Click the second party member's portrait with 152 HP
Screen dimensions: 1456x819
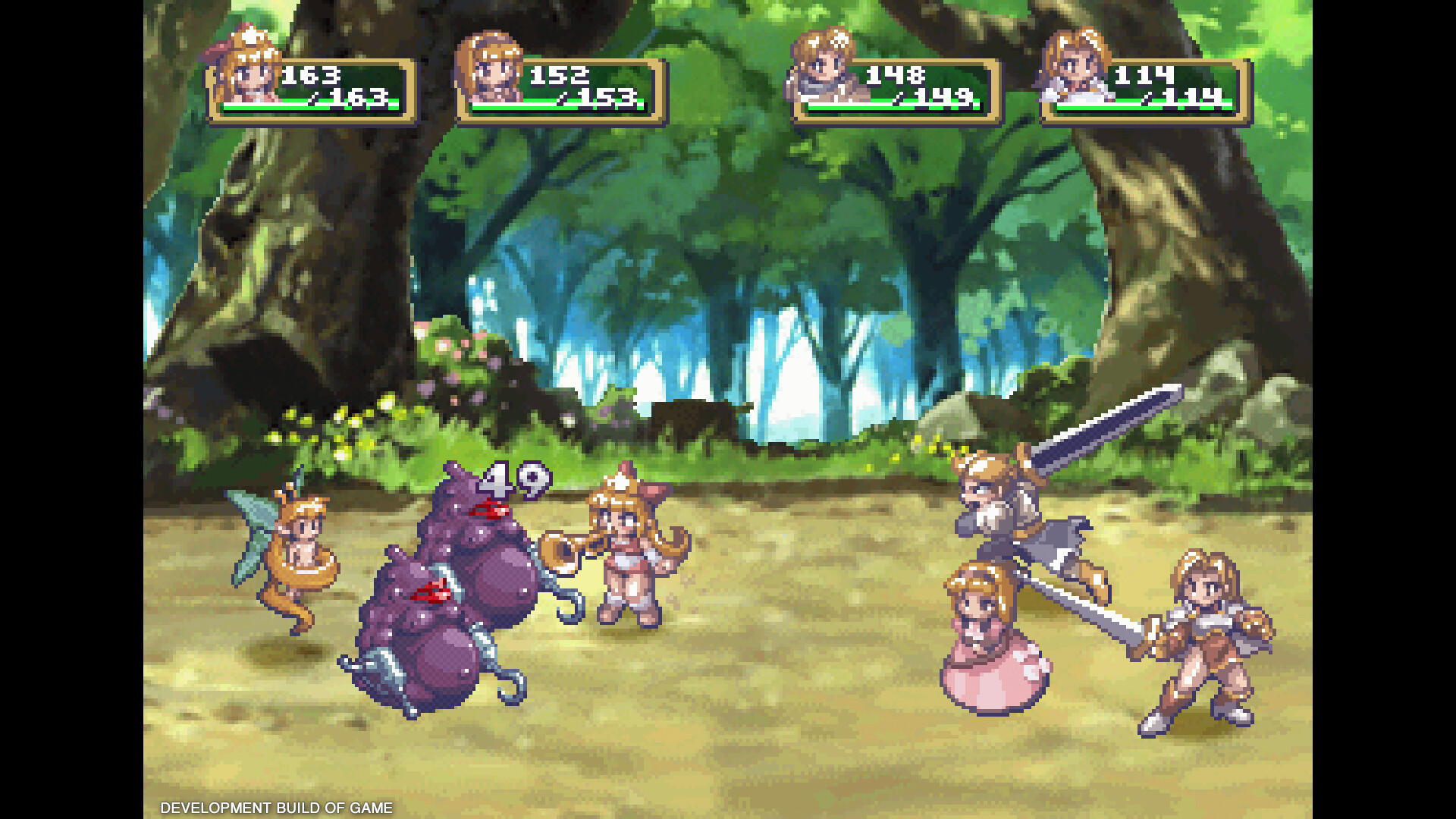(x=493, y=72)
